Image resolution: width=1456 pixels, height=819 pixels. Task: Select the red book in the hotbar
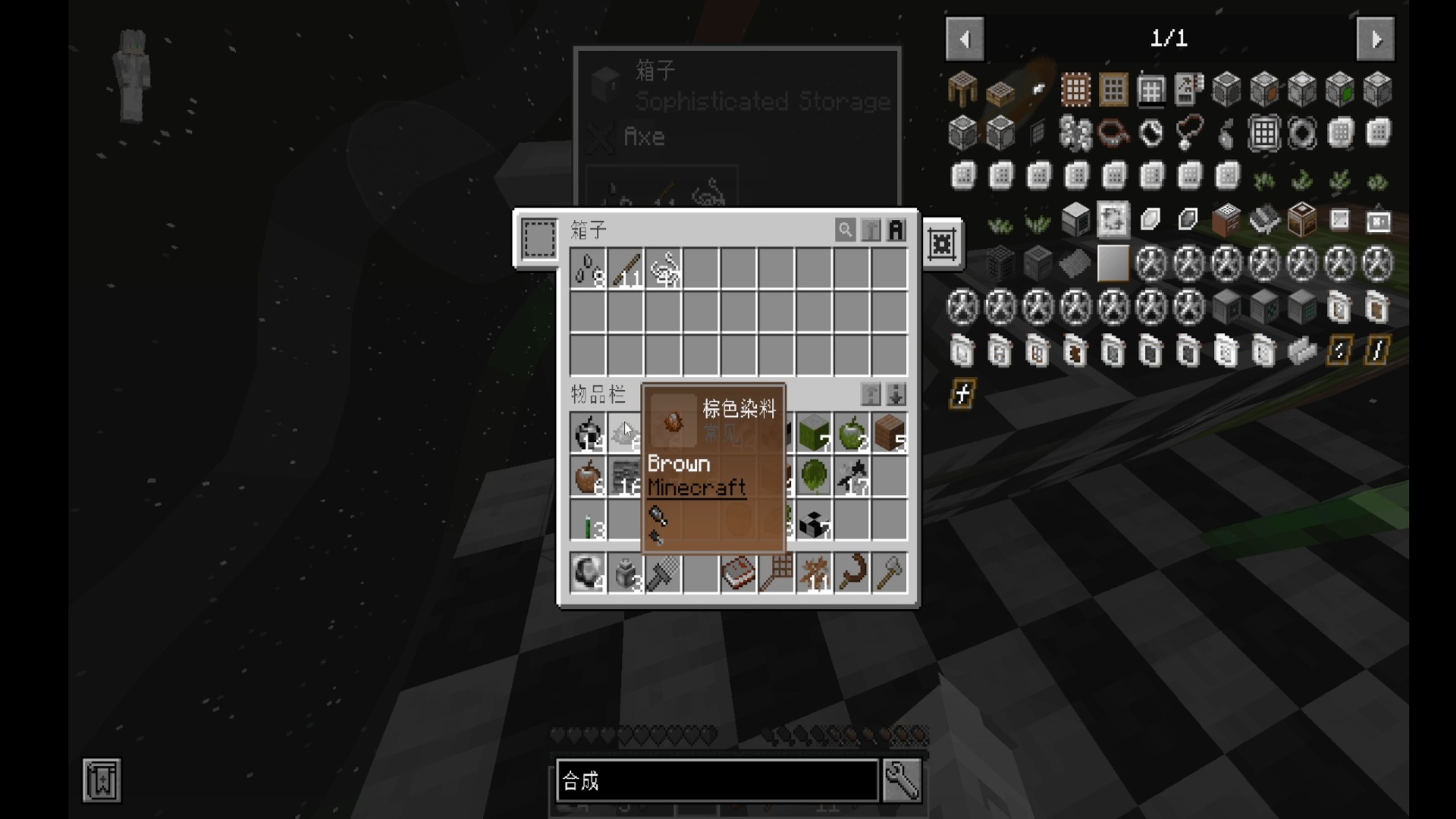point(738,573)
